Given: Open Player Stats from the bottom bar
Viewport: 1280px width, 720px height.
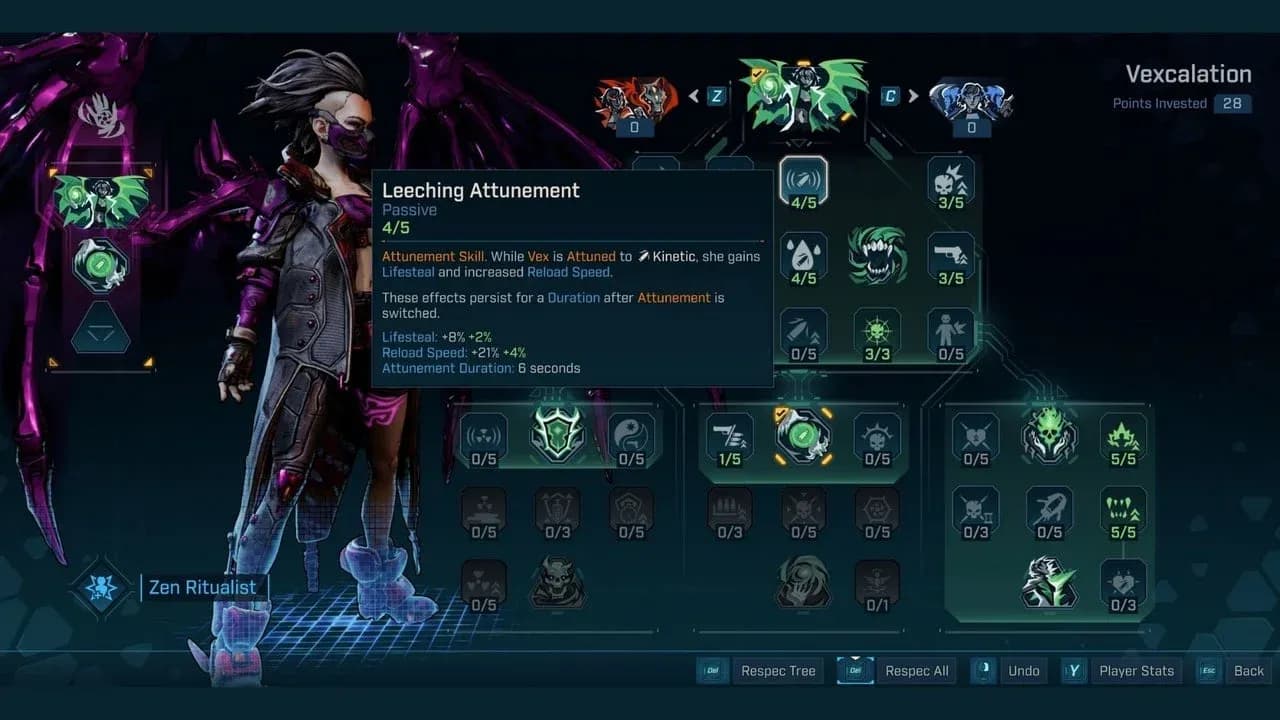Looking at the screenshot, I should (1137, 671).
